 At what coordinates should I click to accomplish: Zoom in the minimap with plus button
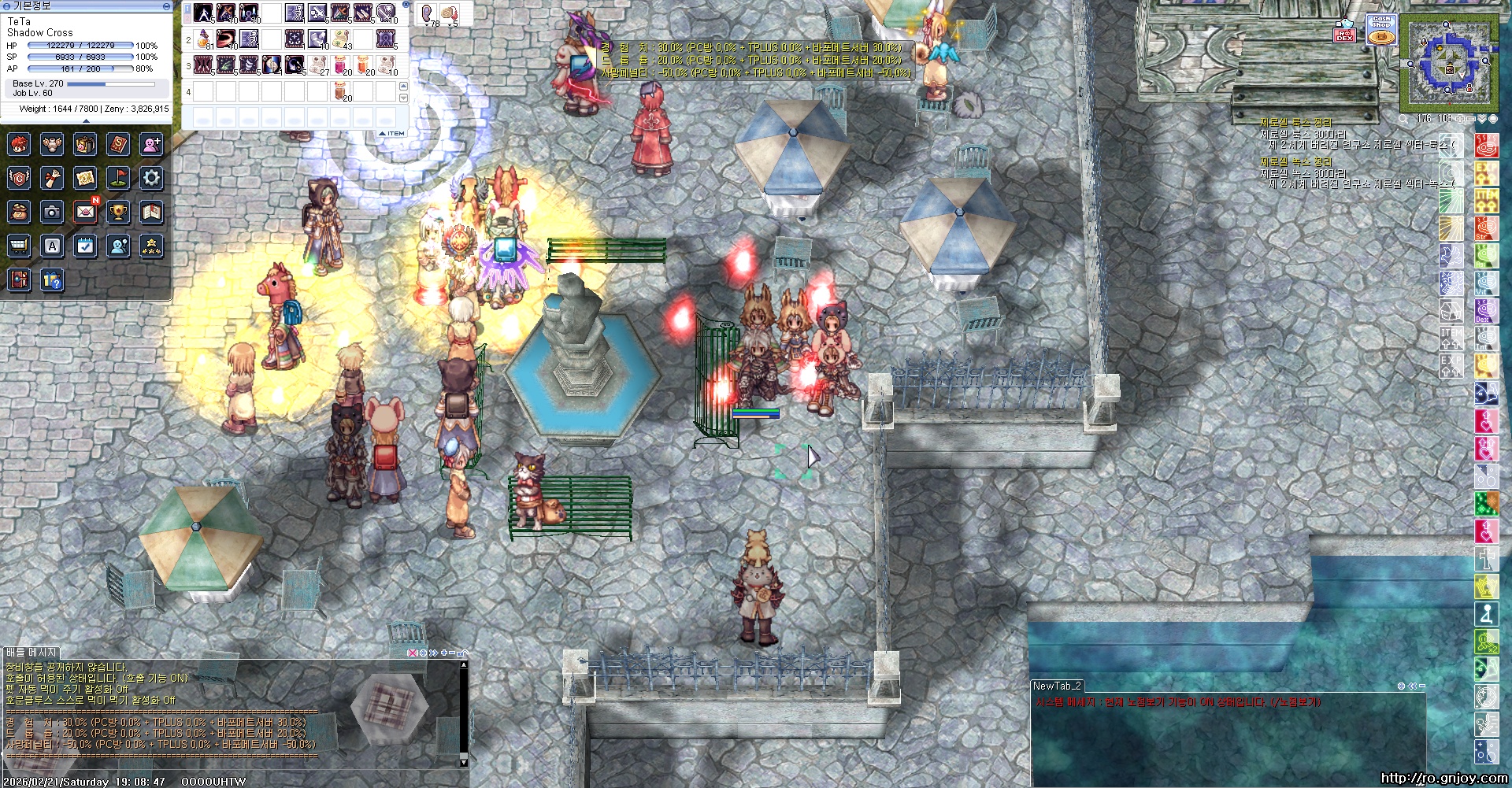pyautogui.click(x=1460, y=119)
